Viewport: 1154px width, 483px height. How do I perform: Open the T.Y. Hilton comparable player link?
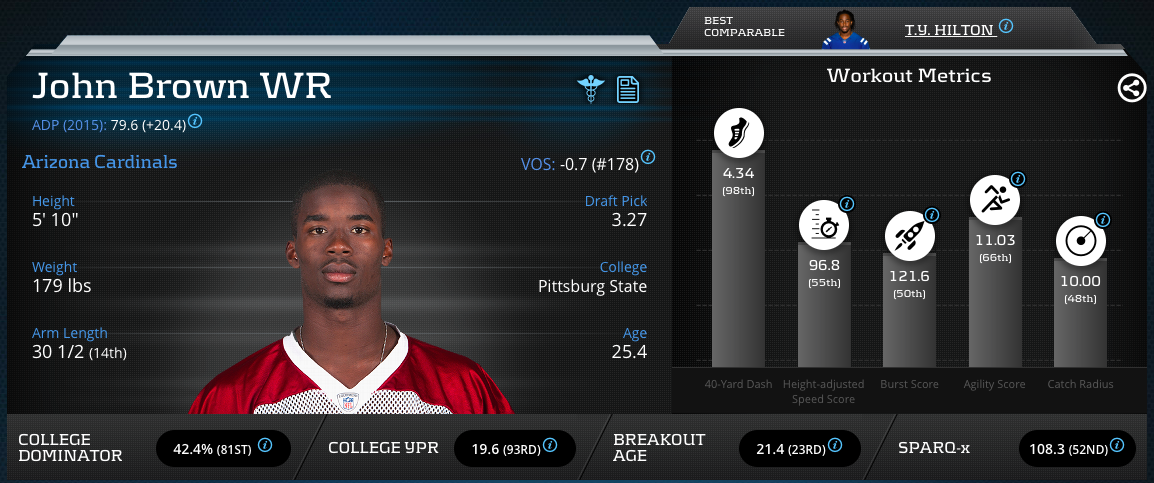949,30
